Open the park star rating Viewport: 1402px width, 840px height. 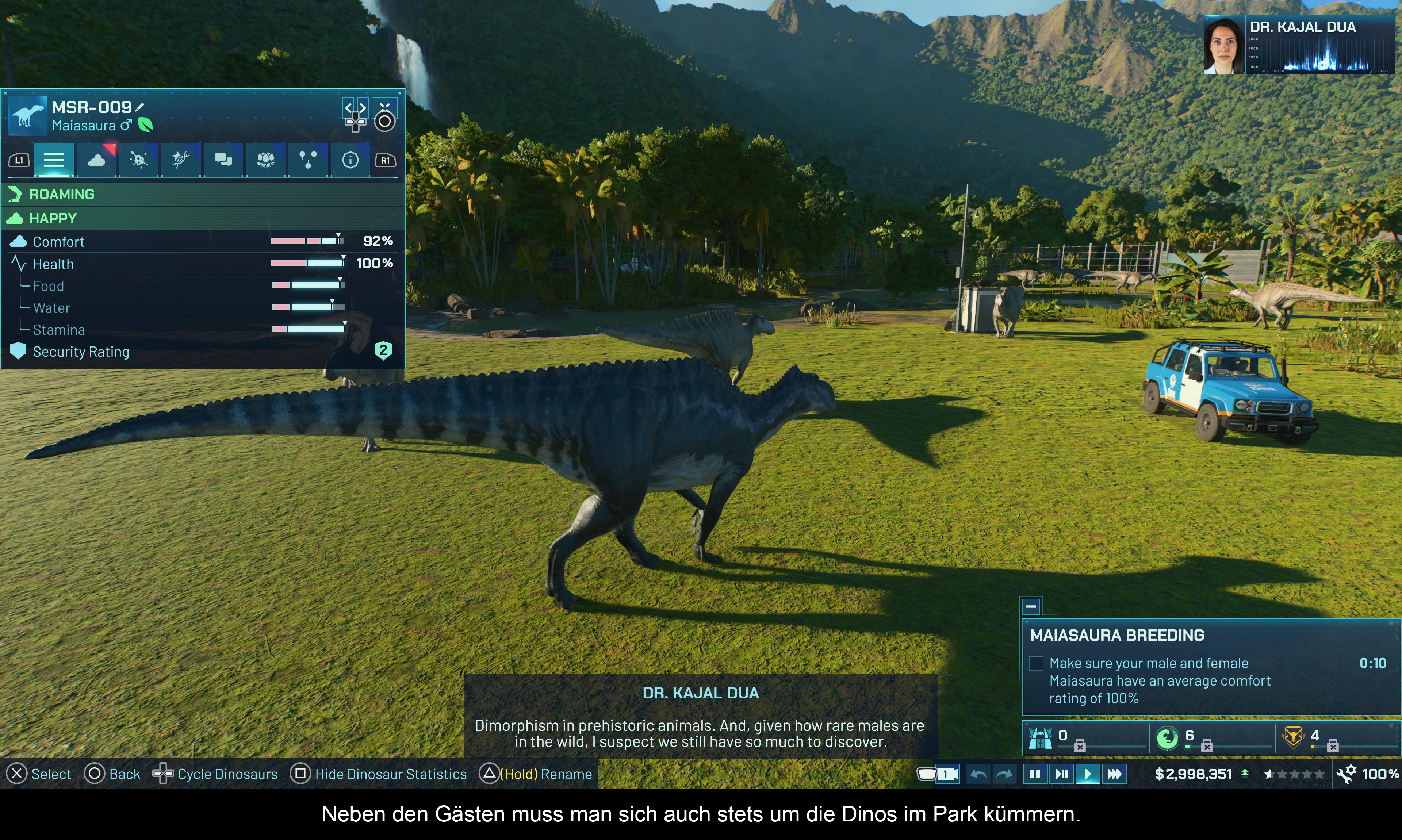tap(1294, 774)
